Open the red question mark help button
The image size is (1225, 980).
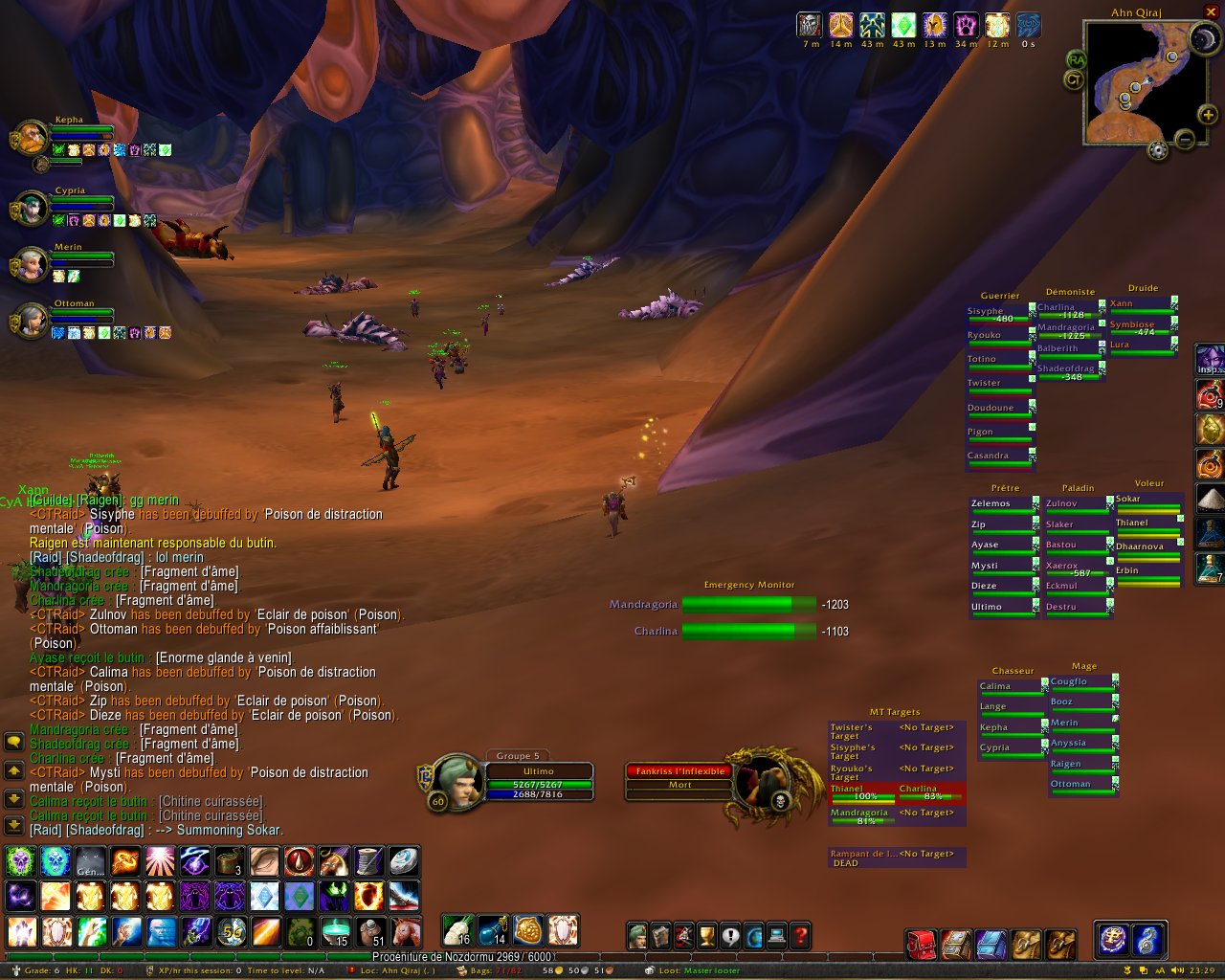801,935
